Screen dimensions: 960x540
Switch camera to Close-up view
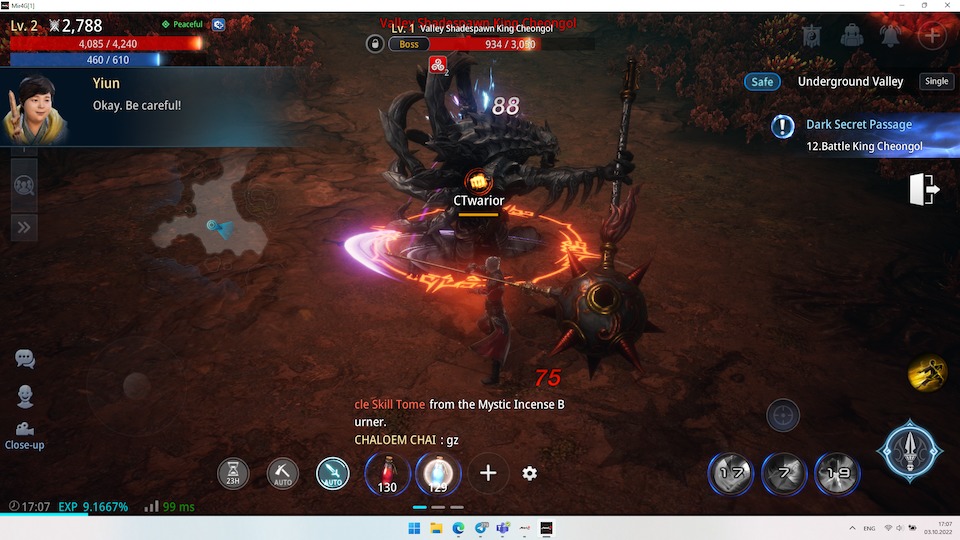click(x=25, y=433)
